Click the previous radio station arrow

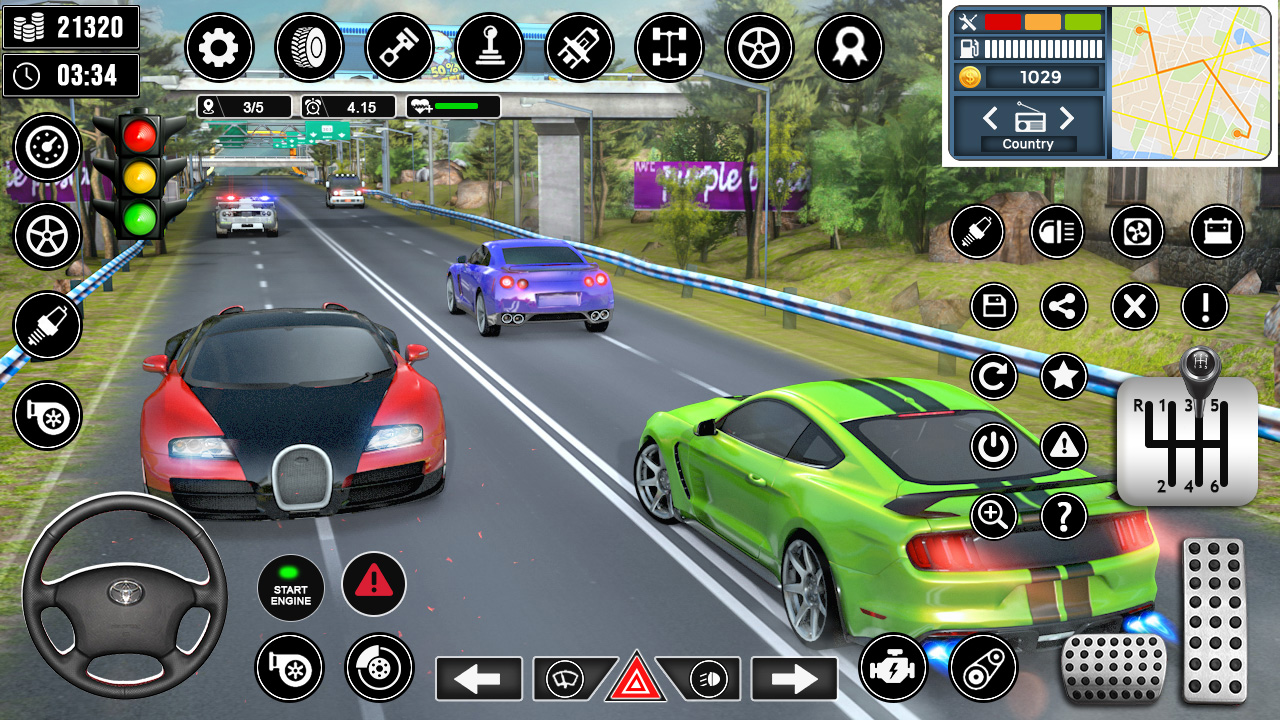(x=990, y=118)
